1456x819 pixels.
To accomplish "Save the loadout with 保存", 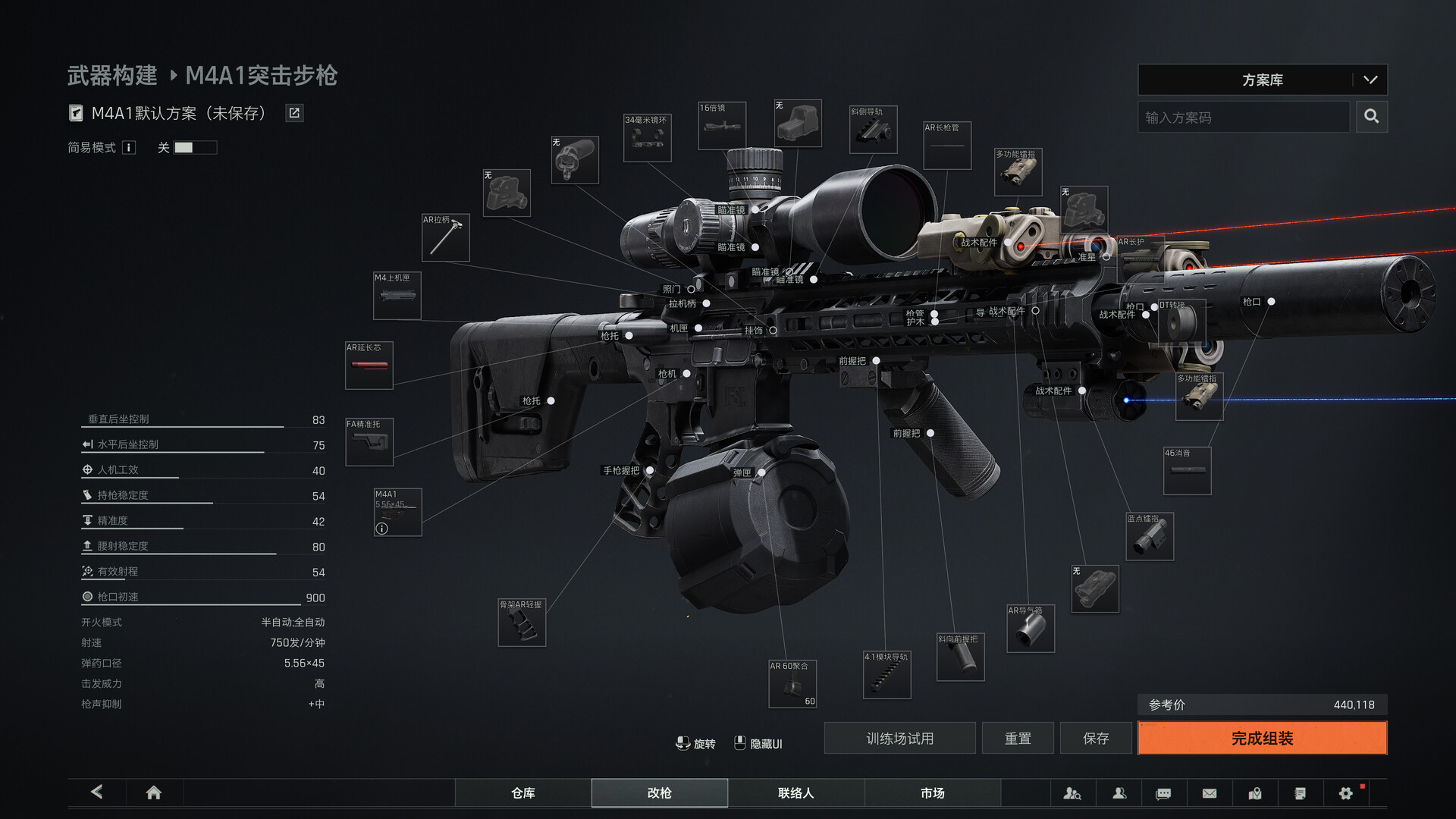I will click(x=1096, y=738).
